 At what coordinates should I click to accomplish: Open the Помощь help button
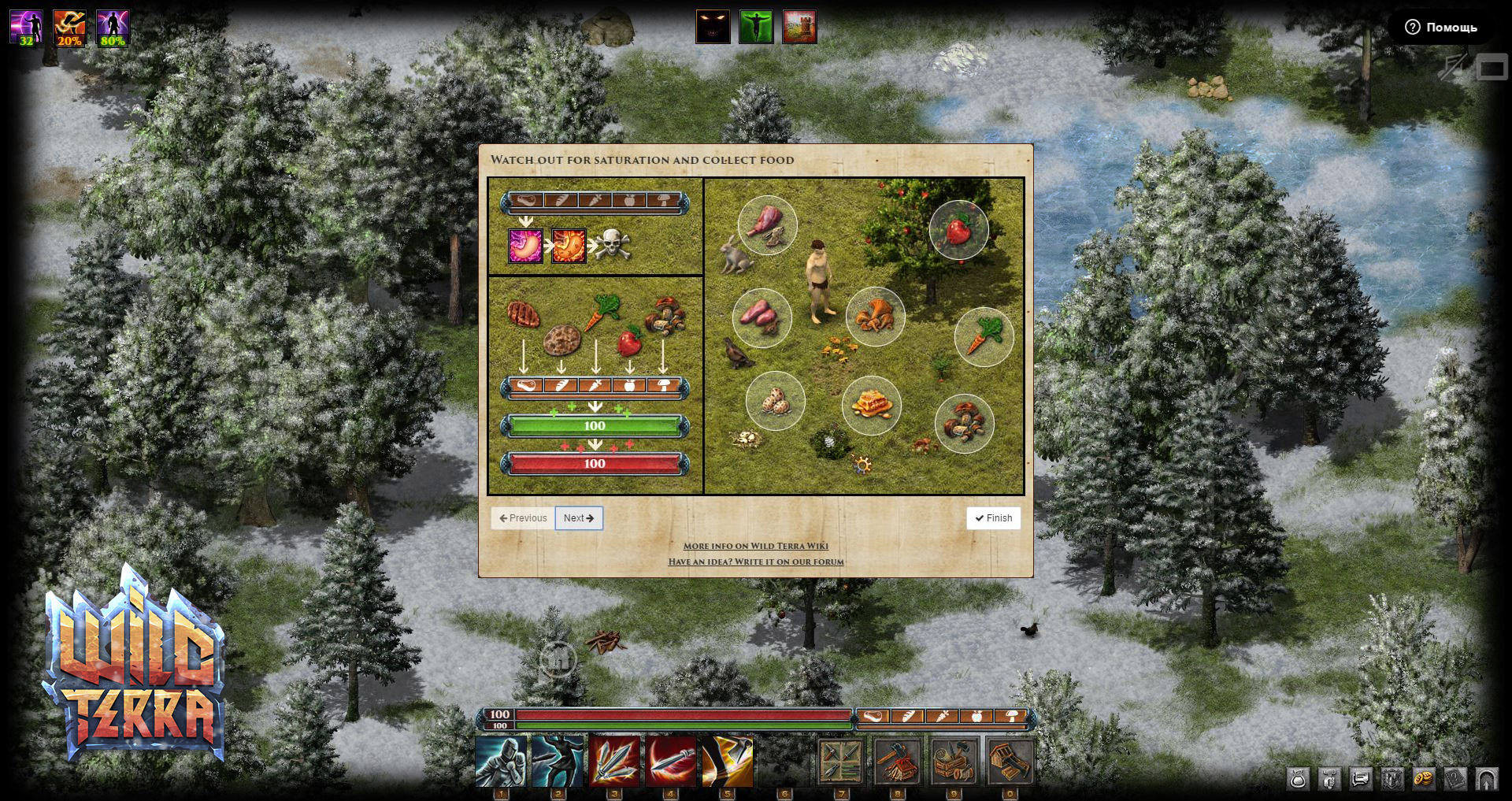point(1441,28)
